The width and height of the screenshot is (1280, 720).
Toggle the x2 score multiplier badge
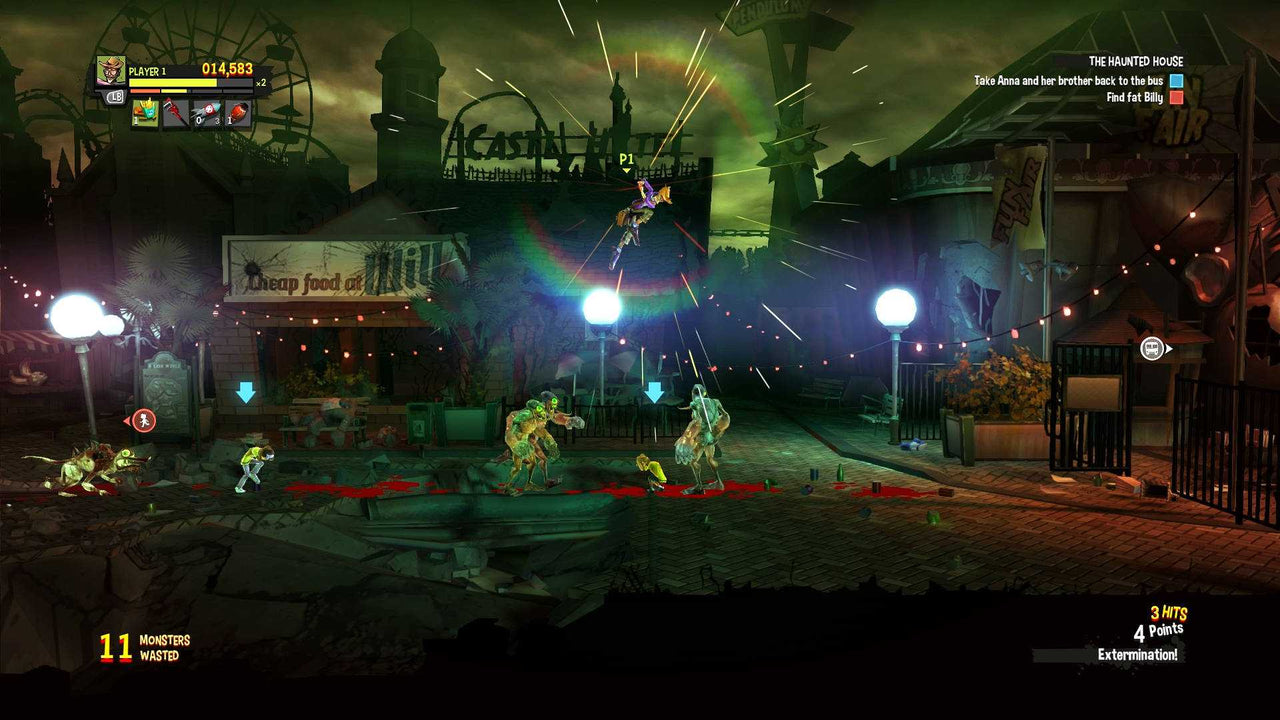(261, 83)
